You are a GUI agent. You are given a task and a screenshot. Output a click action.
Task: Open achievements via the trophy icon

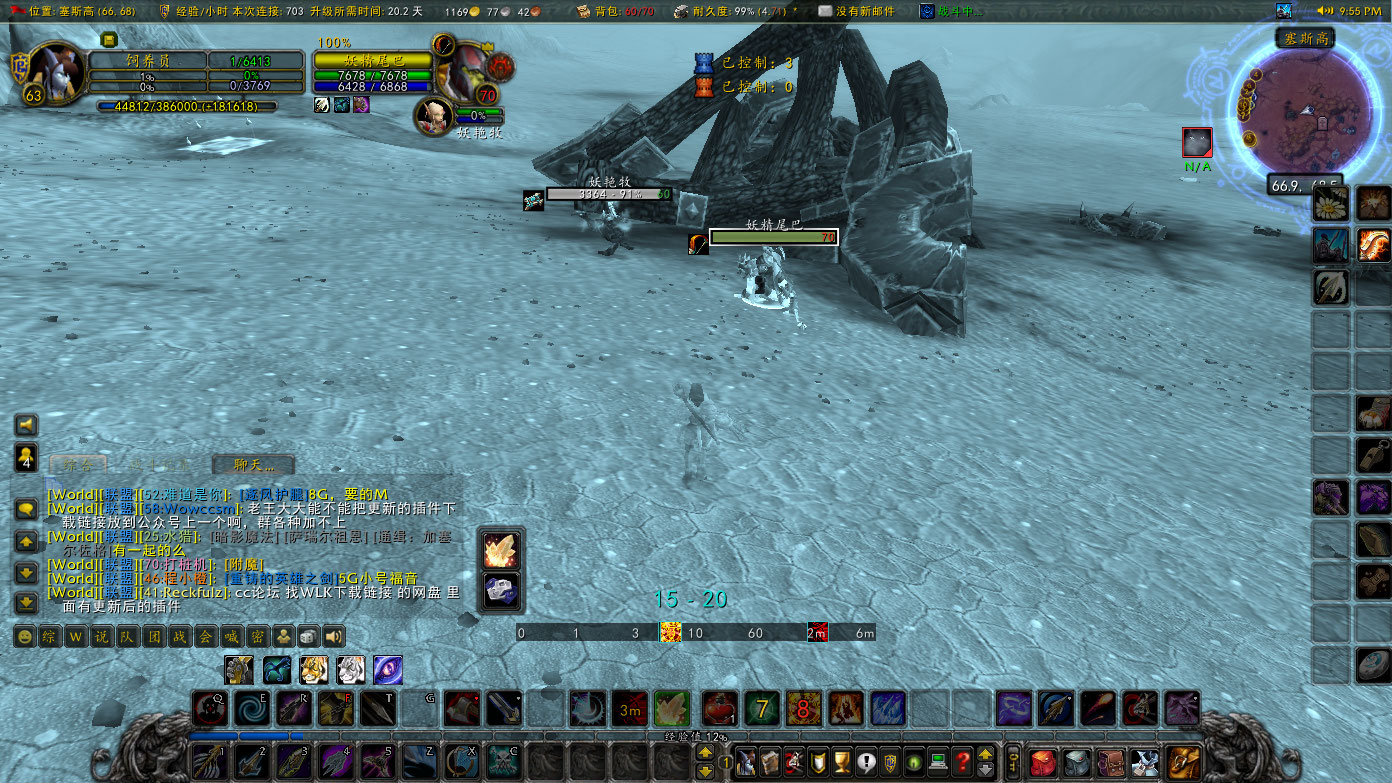click(x=841, y=762)
